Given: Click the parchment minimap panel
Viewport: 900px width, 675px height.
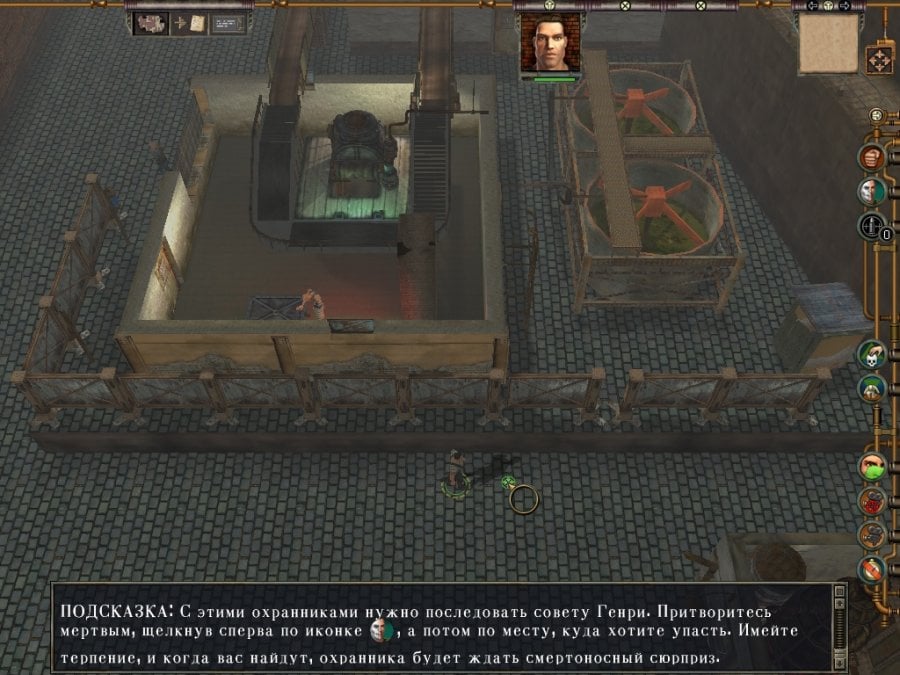Looking at the screenshot, I should coord(828,44).
